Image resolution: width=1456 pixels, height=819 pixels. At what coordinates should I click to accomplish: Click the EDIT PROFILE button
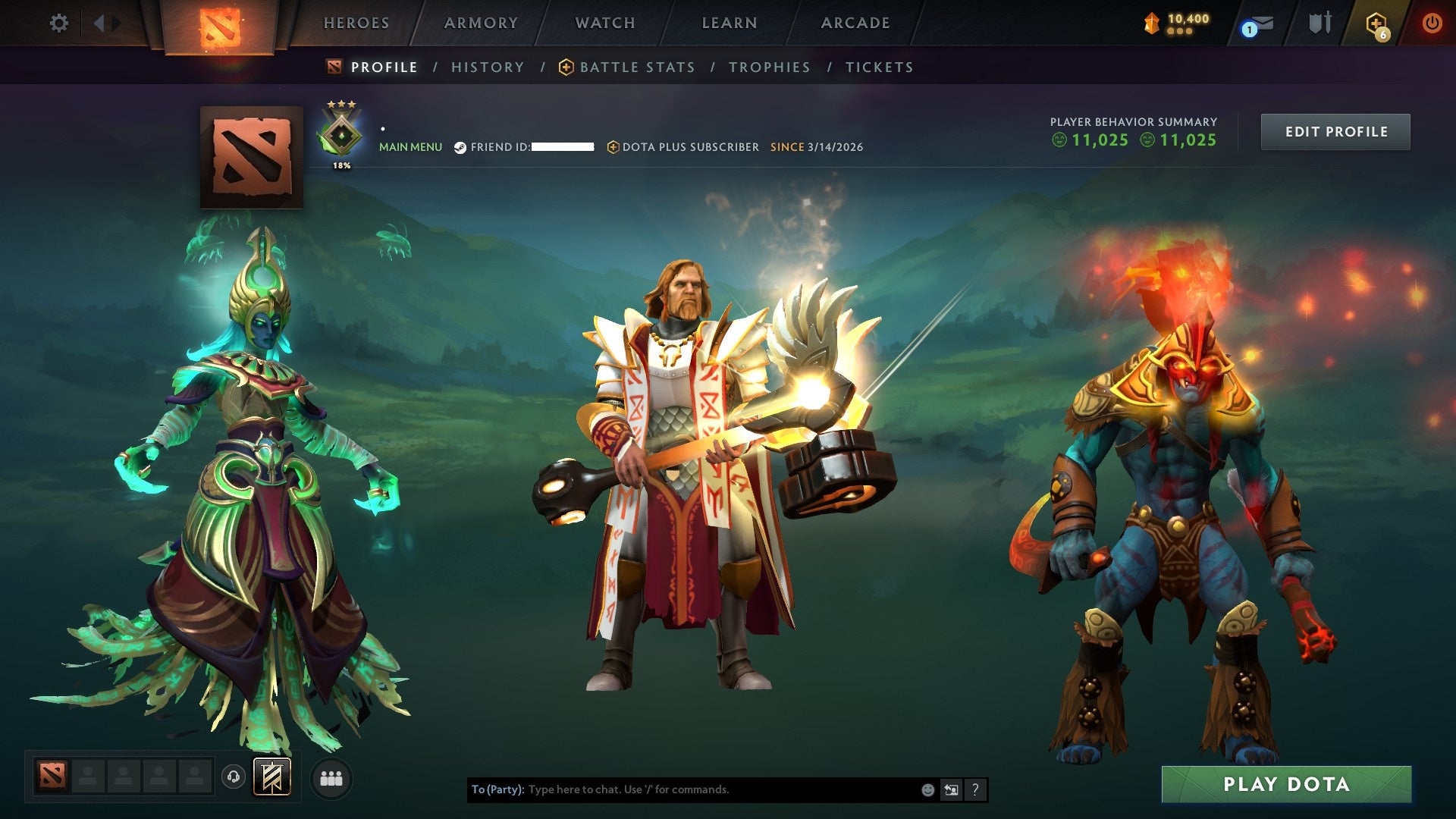[1335, 130]
